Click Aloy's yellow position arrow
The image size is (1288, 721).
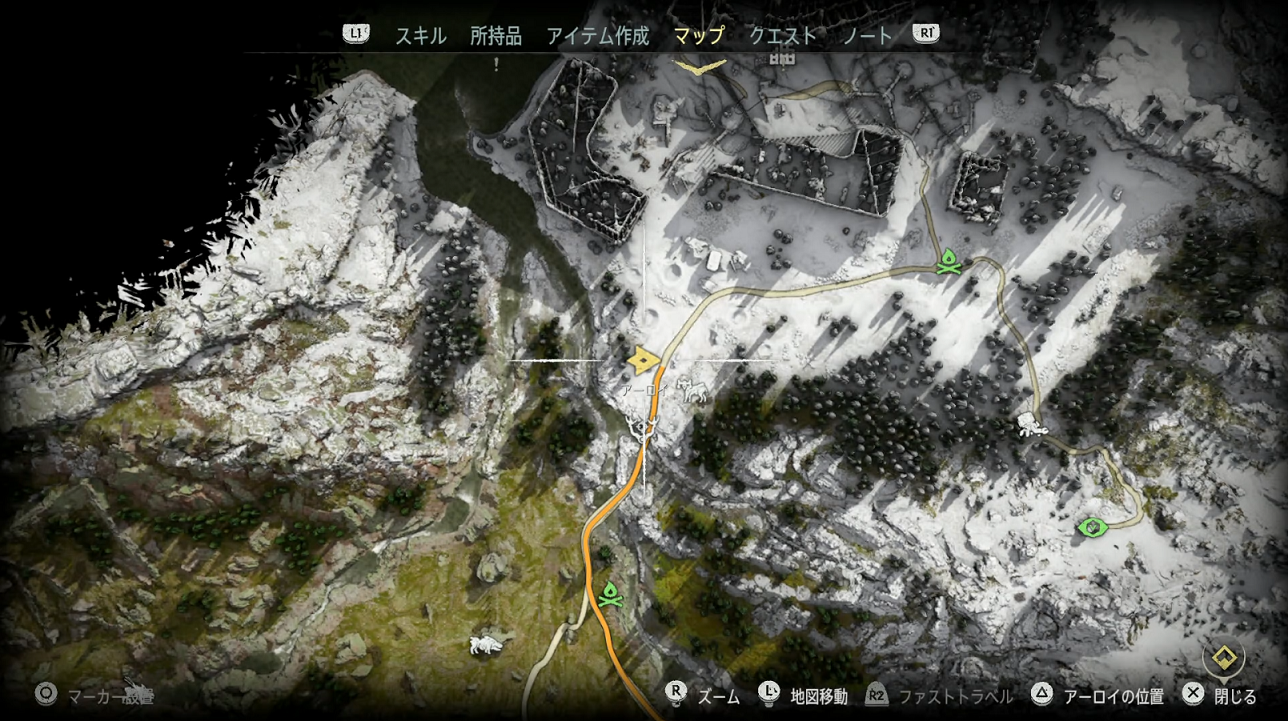642,360
